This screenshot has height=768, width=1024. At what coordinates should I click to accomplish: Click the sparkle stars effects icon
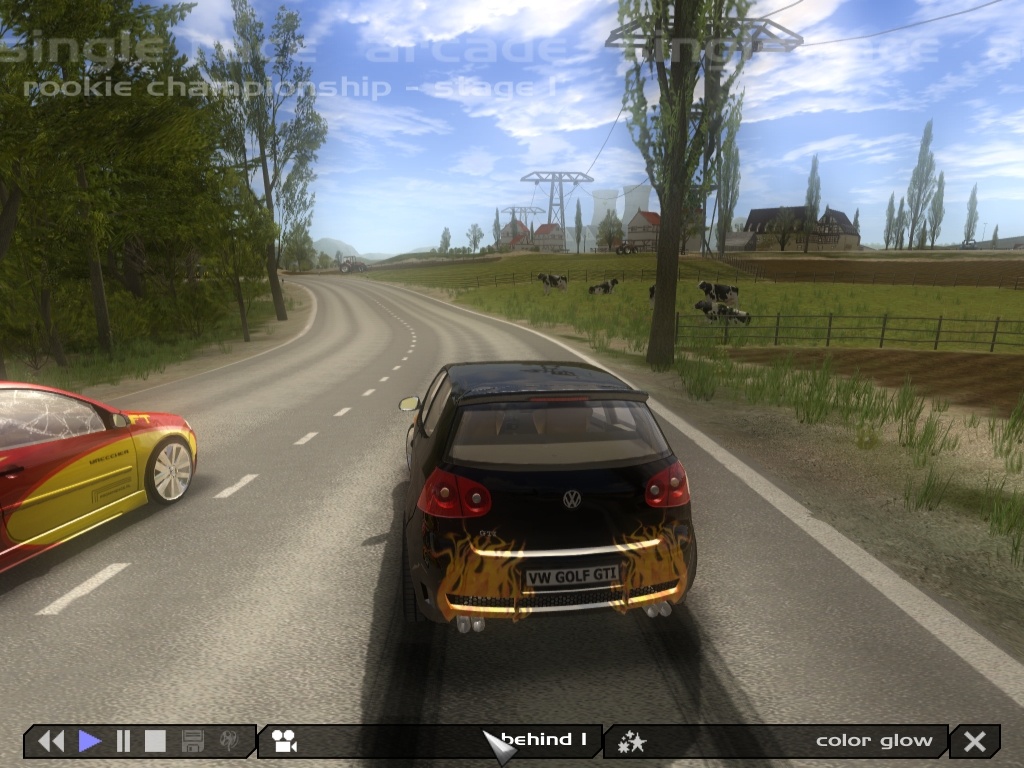632,741
